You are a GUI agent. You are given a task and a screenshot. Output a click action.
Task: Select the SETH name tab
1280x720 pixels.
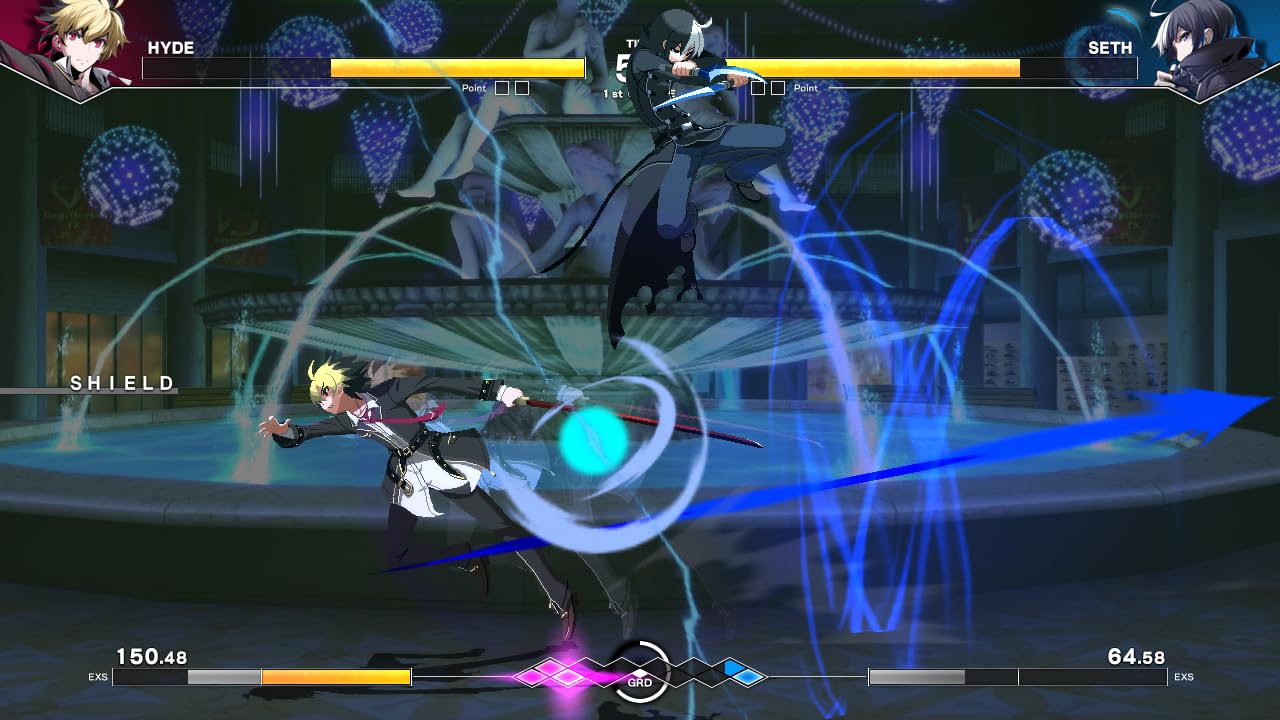point(1112,47)
